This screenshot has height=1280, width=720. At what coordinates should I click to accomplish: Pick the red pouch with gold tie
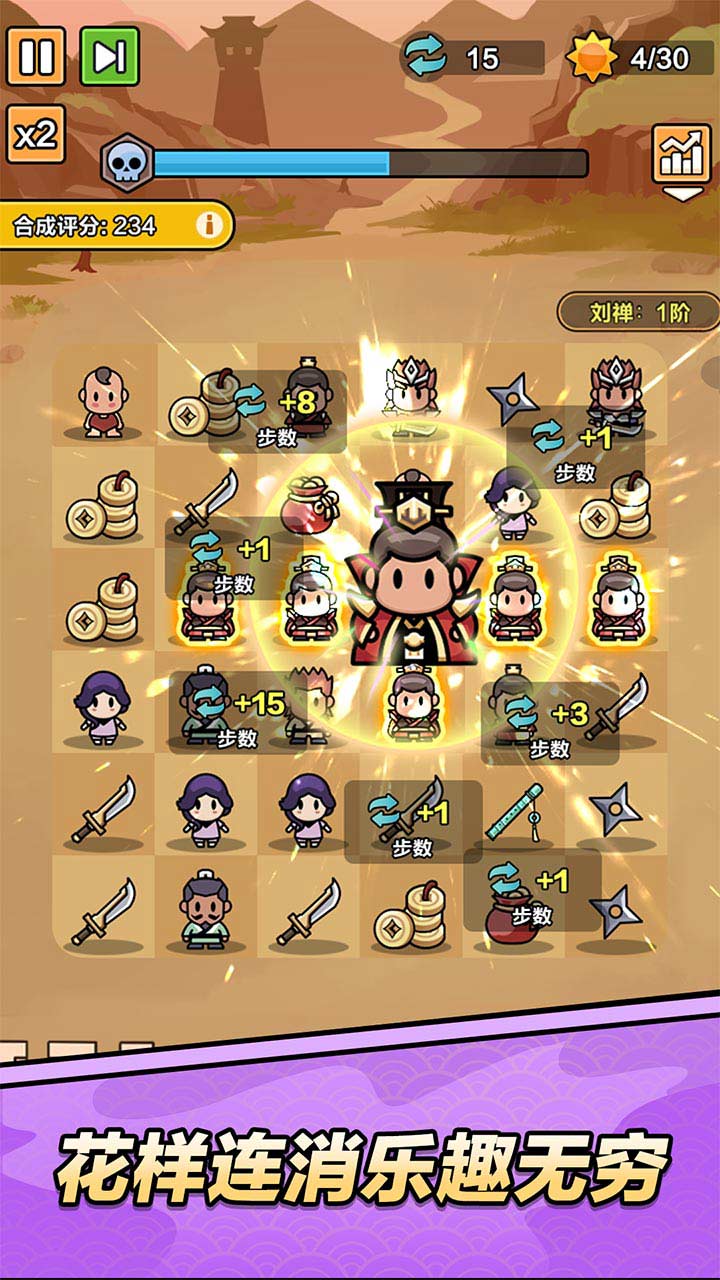[x=309, y=506]
